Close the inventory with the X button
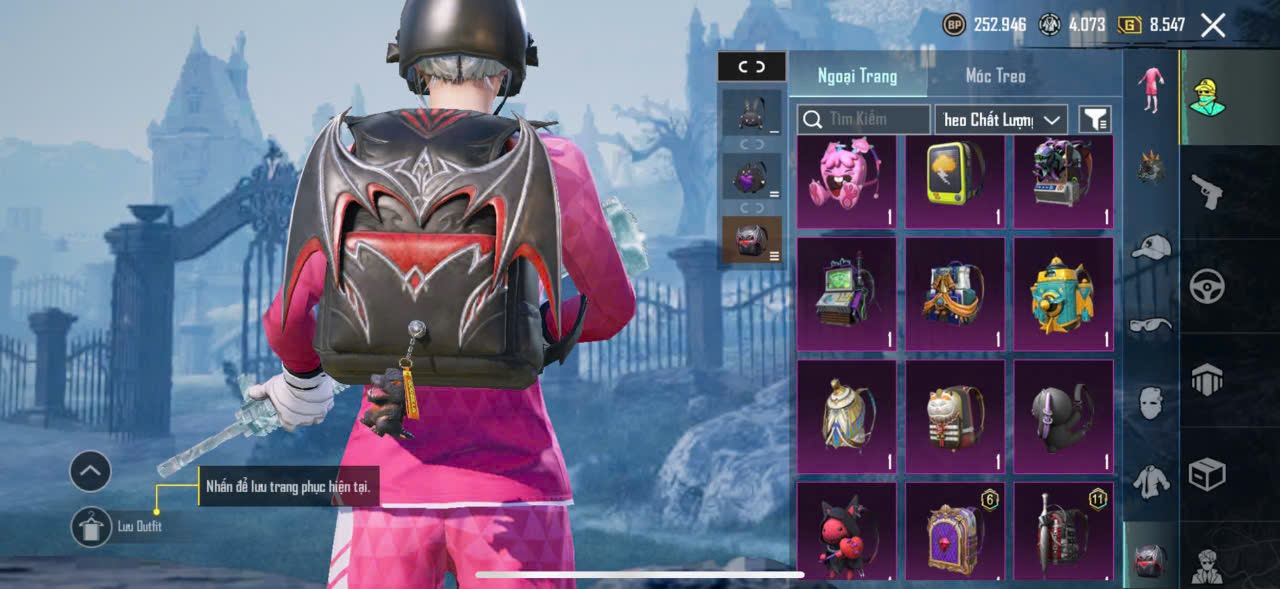Viewport: 1280px width, 589px height. click(1213, 26)
